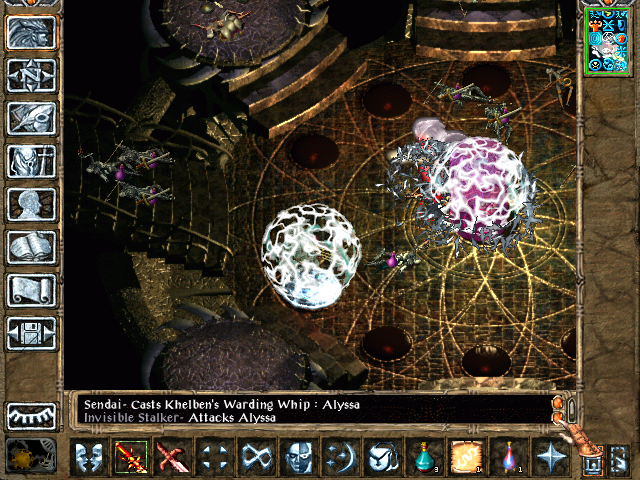640x480 pixels.
Task: Click the return-to-game face button in the sidebar
Action: click(31, 33)
